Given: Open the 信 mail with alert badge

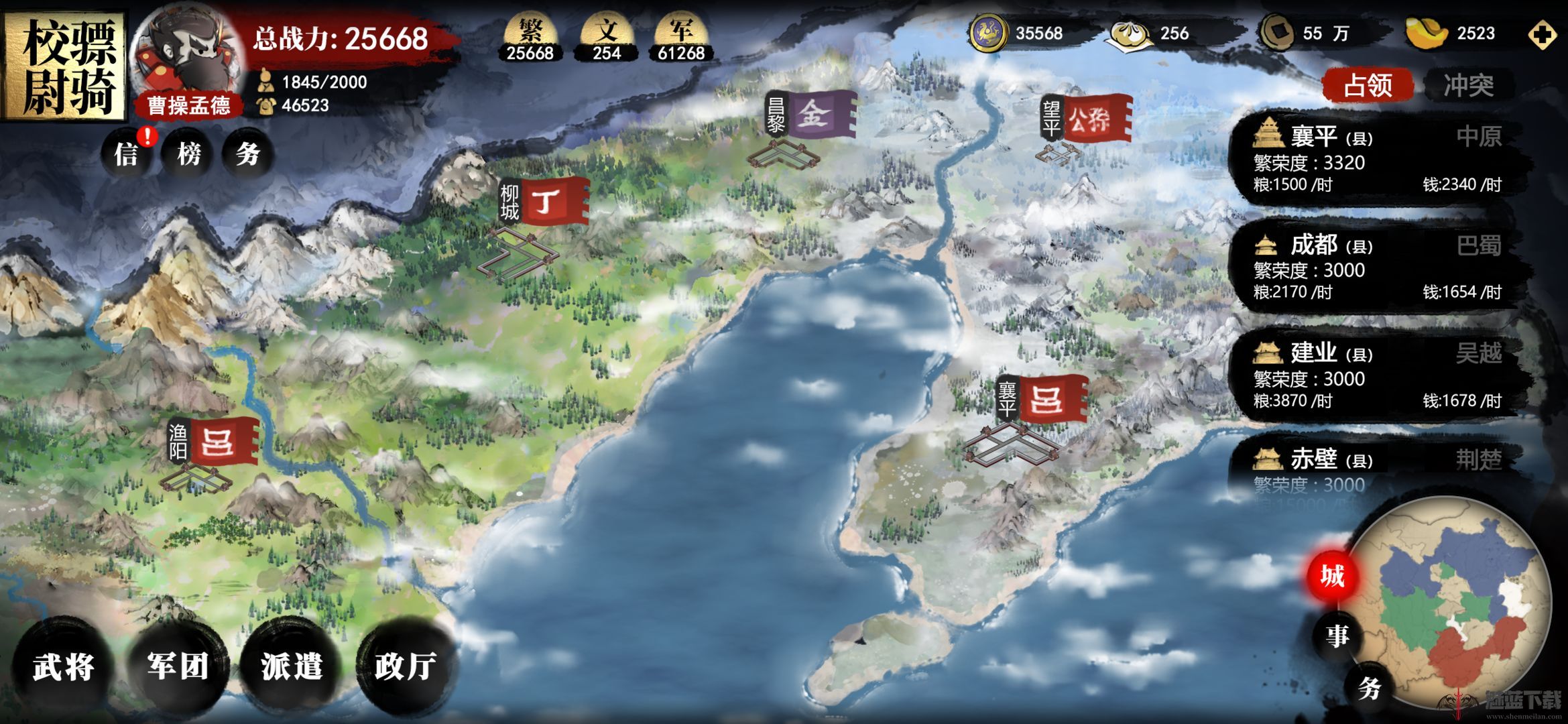Looking at the screenshot, I should pyautogui.click(x=127, y=154).
